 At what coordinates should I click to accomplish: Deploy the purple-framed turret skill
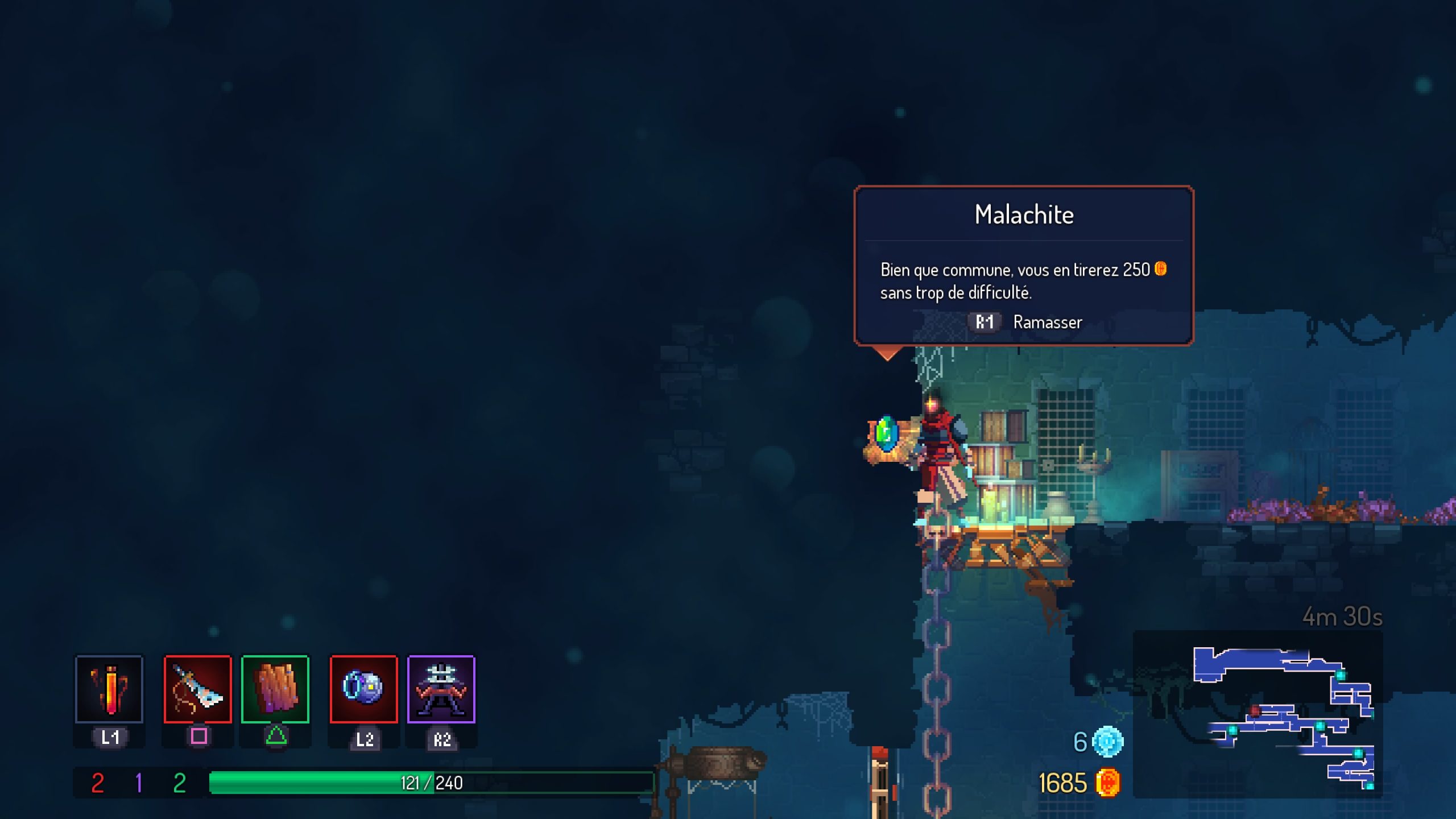[441, 689]
